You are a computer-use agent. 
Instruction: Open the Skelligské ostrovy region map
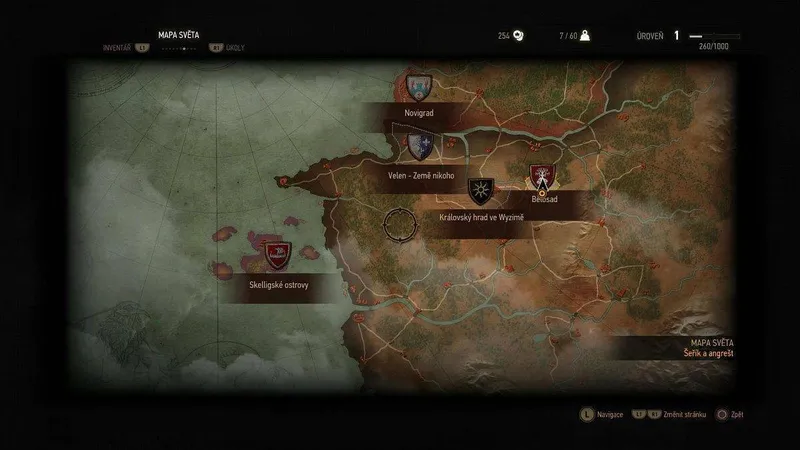point(278,256)
